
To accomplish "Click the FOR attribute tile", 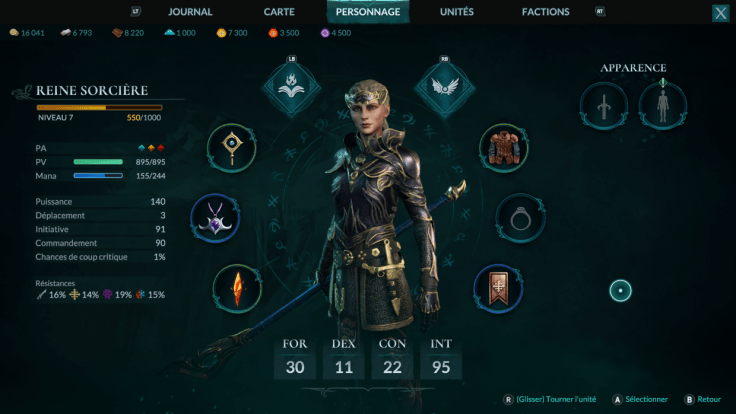I will coord(294,358).
